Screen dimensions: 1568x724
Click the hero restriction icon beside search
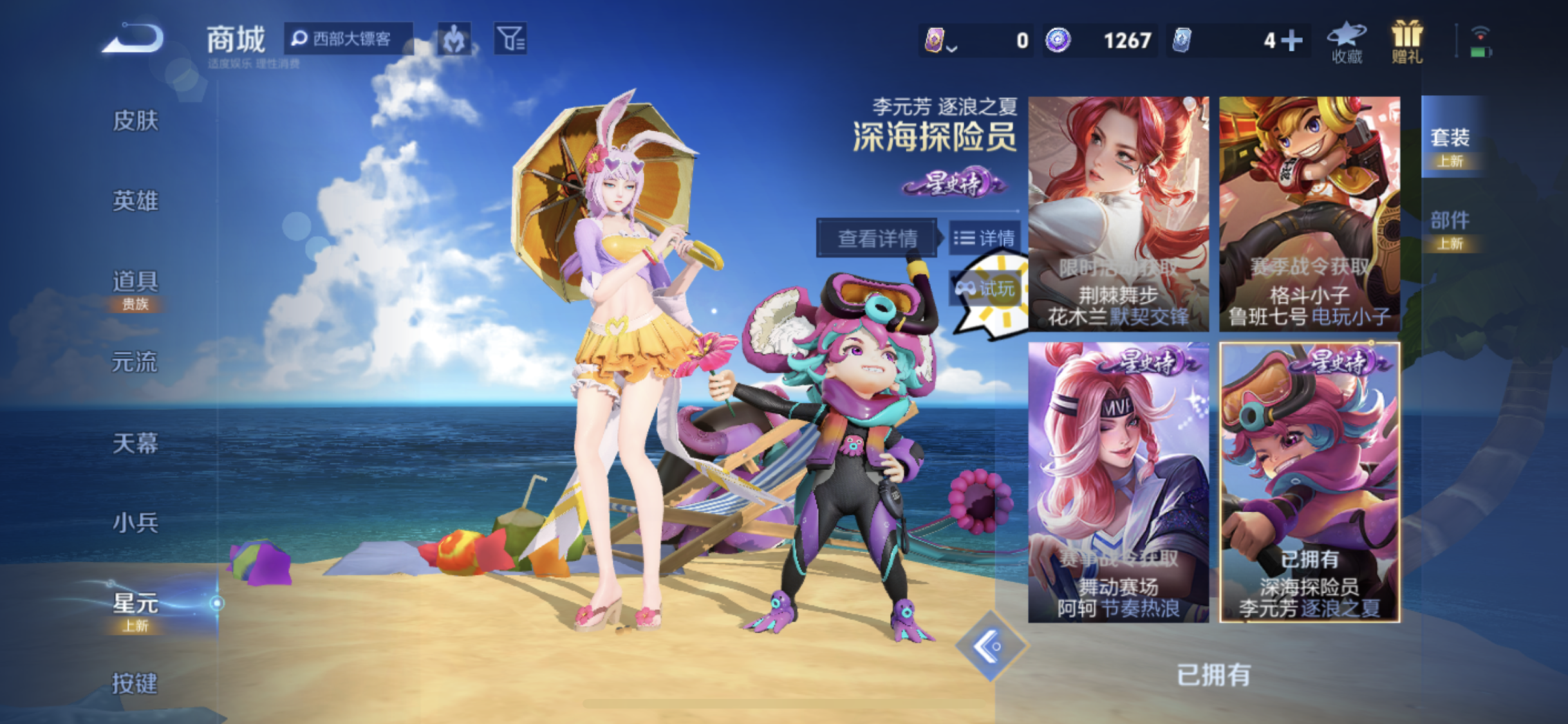pyautogui.click(x=454, y=40)
